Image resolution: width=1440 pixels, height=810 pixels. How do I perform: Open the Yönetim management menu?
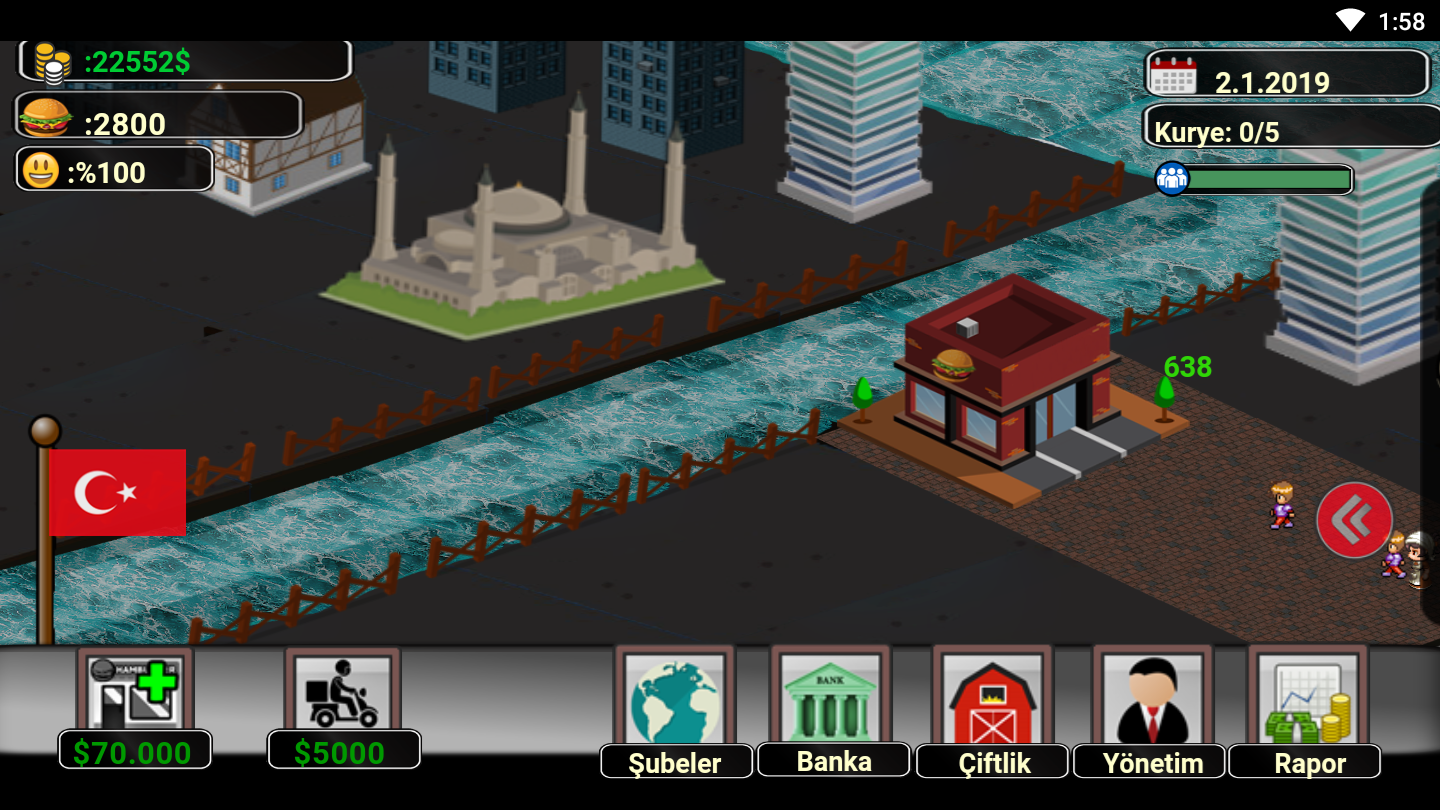[1152, 702]
